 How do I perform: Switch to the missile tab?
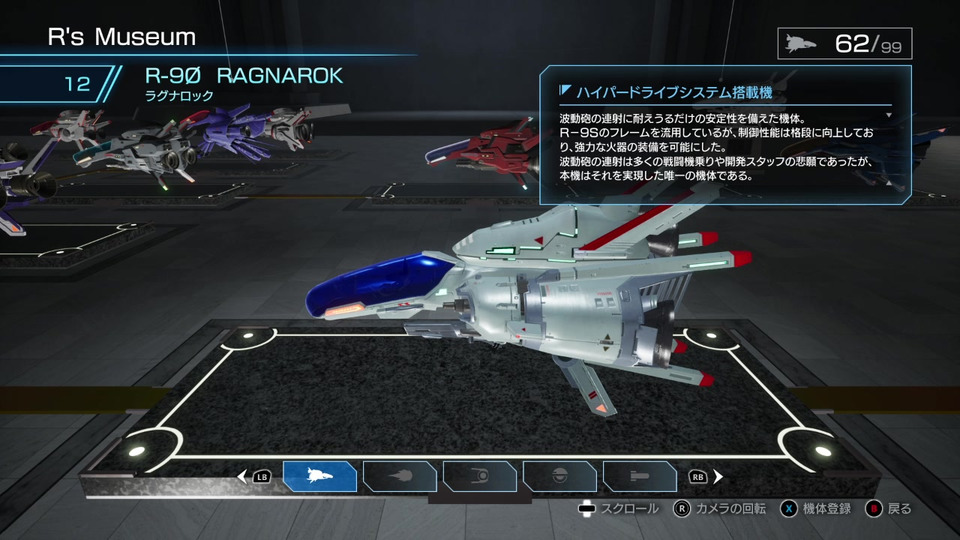point(640,476)
